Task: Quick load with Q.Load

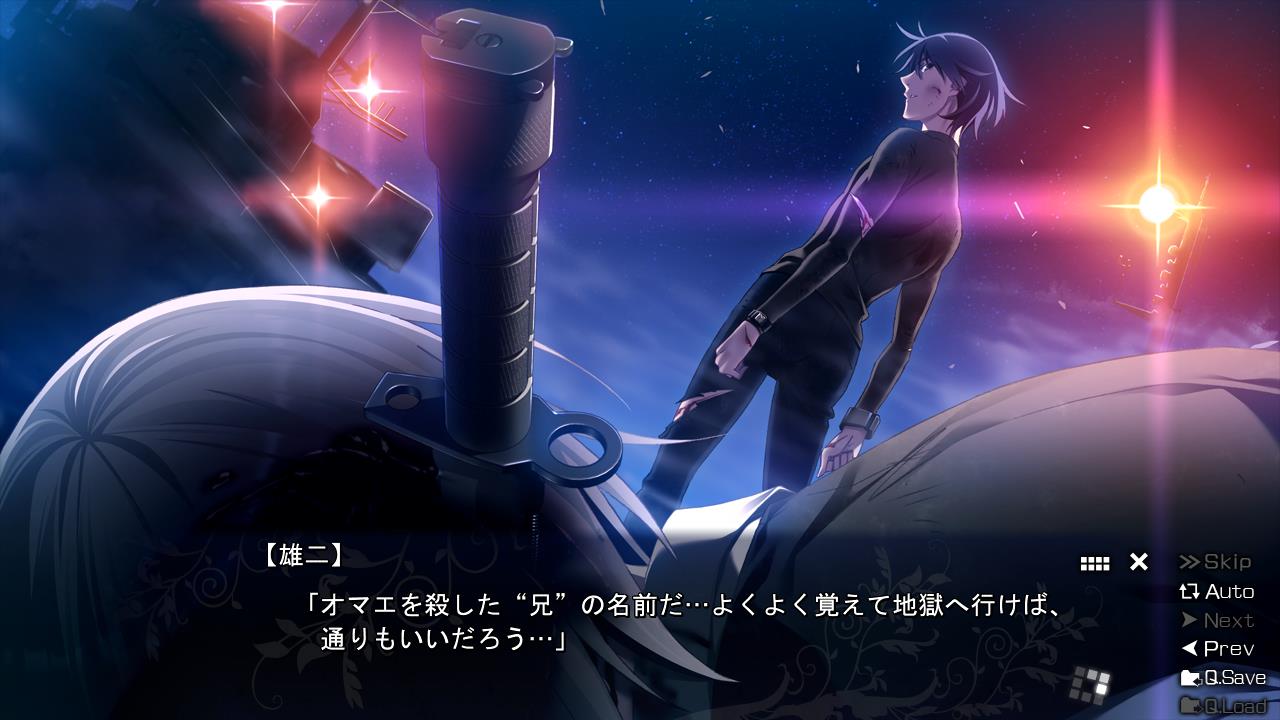Action: click(1223, 706)
